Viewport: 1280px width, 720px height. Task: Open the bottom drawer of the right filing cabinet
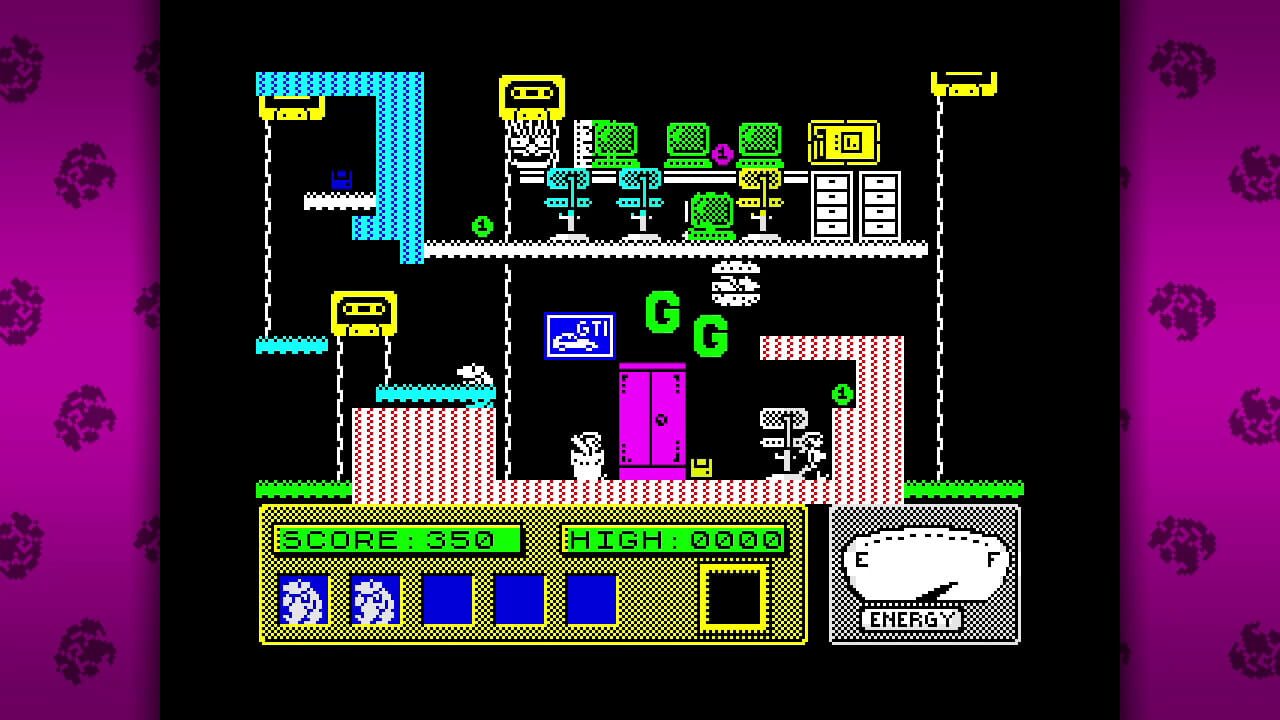click(881, 227)
